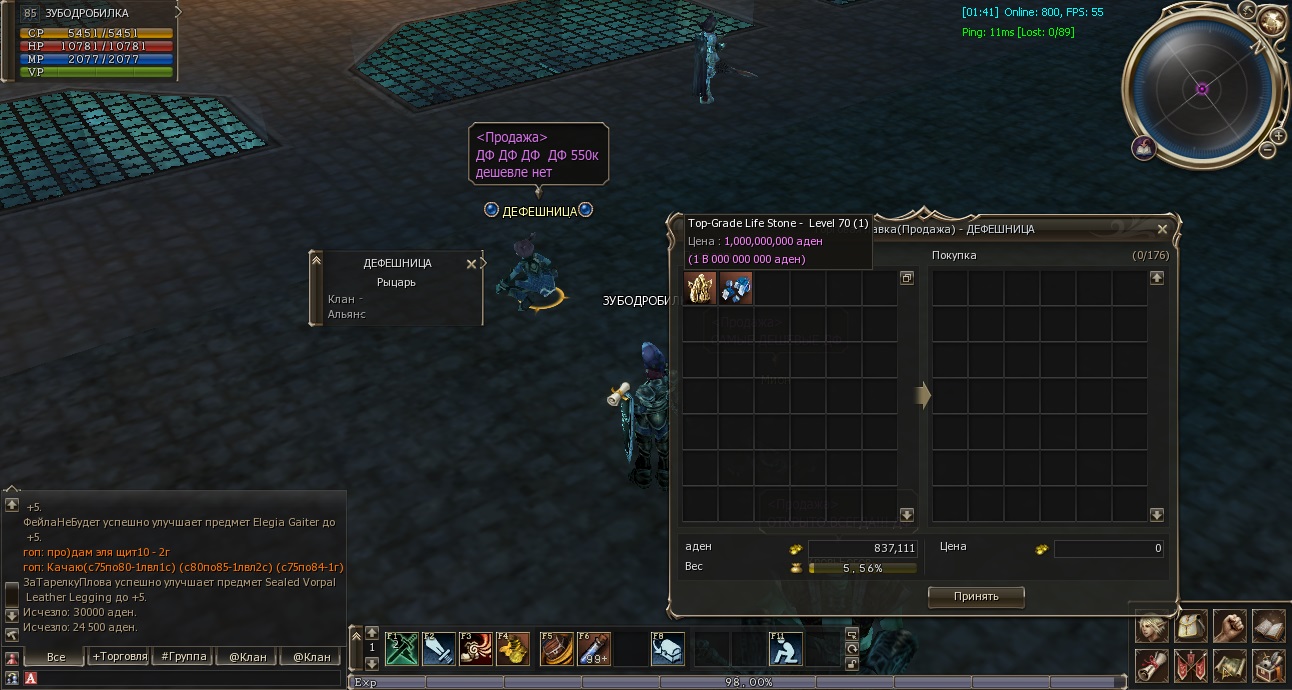Select the Top-Grade Life Stone item slot

pos(700,289)
